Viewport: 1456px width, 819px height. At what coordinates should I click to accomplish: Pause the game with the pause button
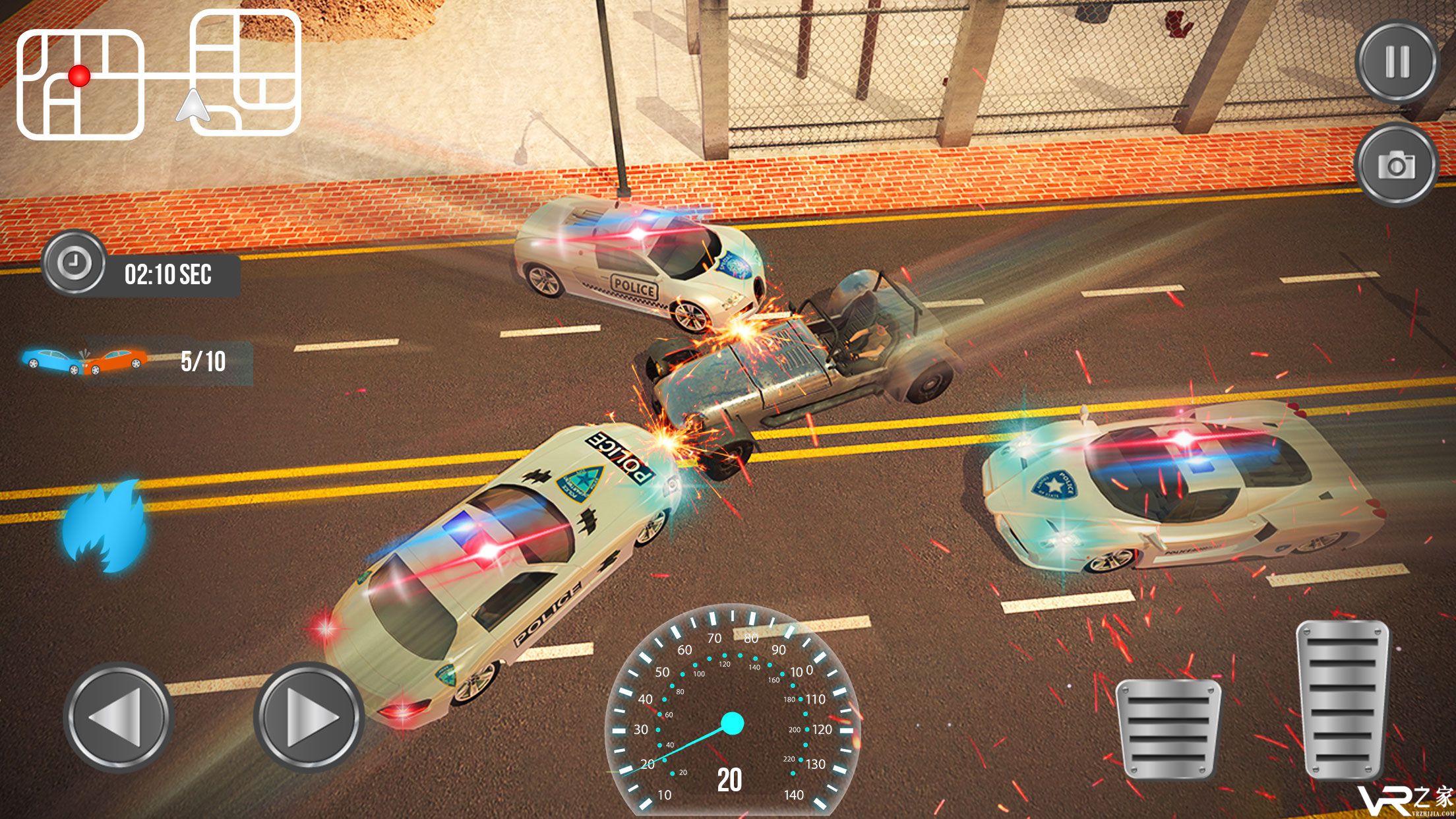click(1397, 62)
